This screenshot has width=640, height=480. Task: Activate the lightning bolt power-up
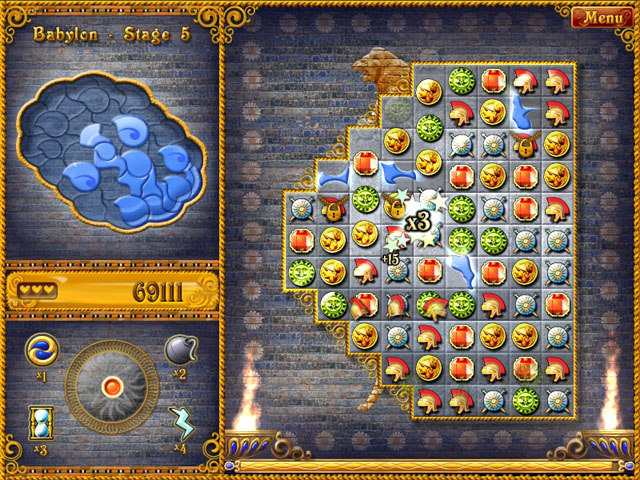(181, 422)
